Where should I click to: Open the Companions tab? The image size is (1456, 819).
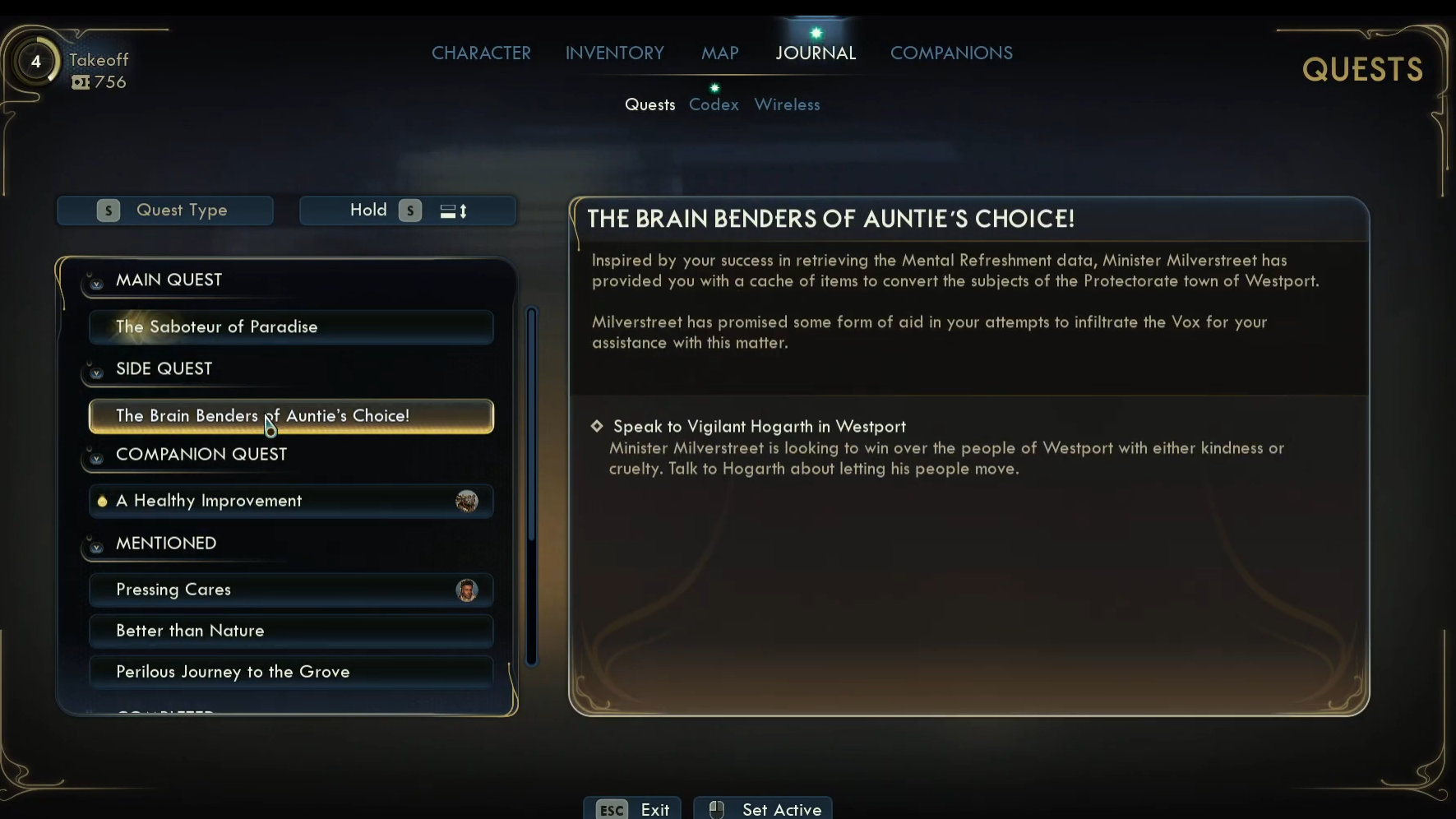[x=951, y=53]
